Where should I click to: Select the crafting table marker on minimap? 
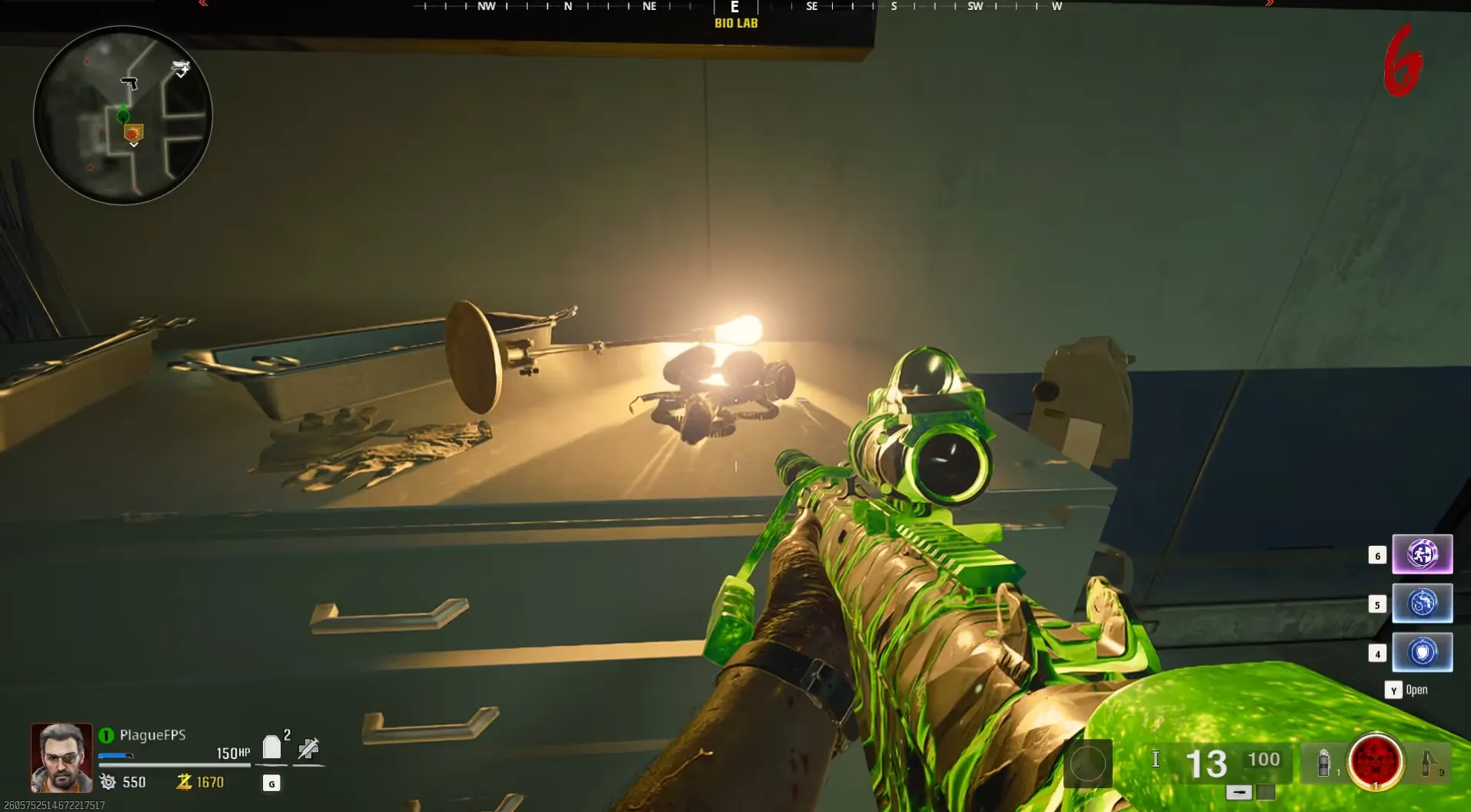(x=181, y=69)
